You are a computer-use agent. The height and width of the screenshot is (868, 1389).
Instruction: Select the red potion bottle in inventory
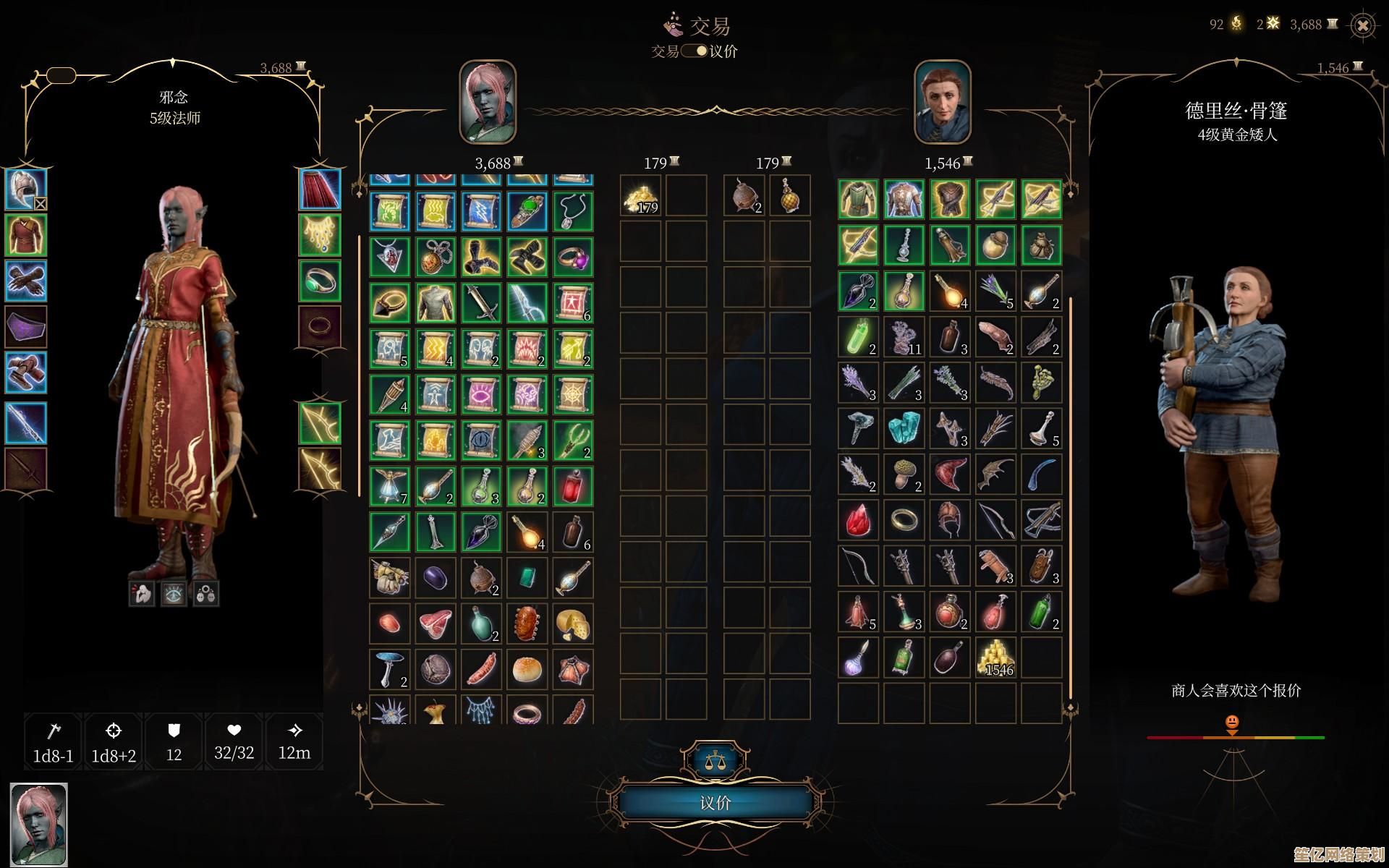pos(572,486)
